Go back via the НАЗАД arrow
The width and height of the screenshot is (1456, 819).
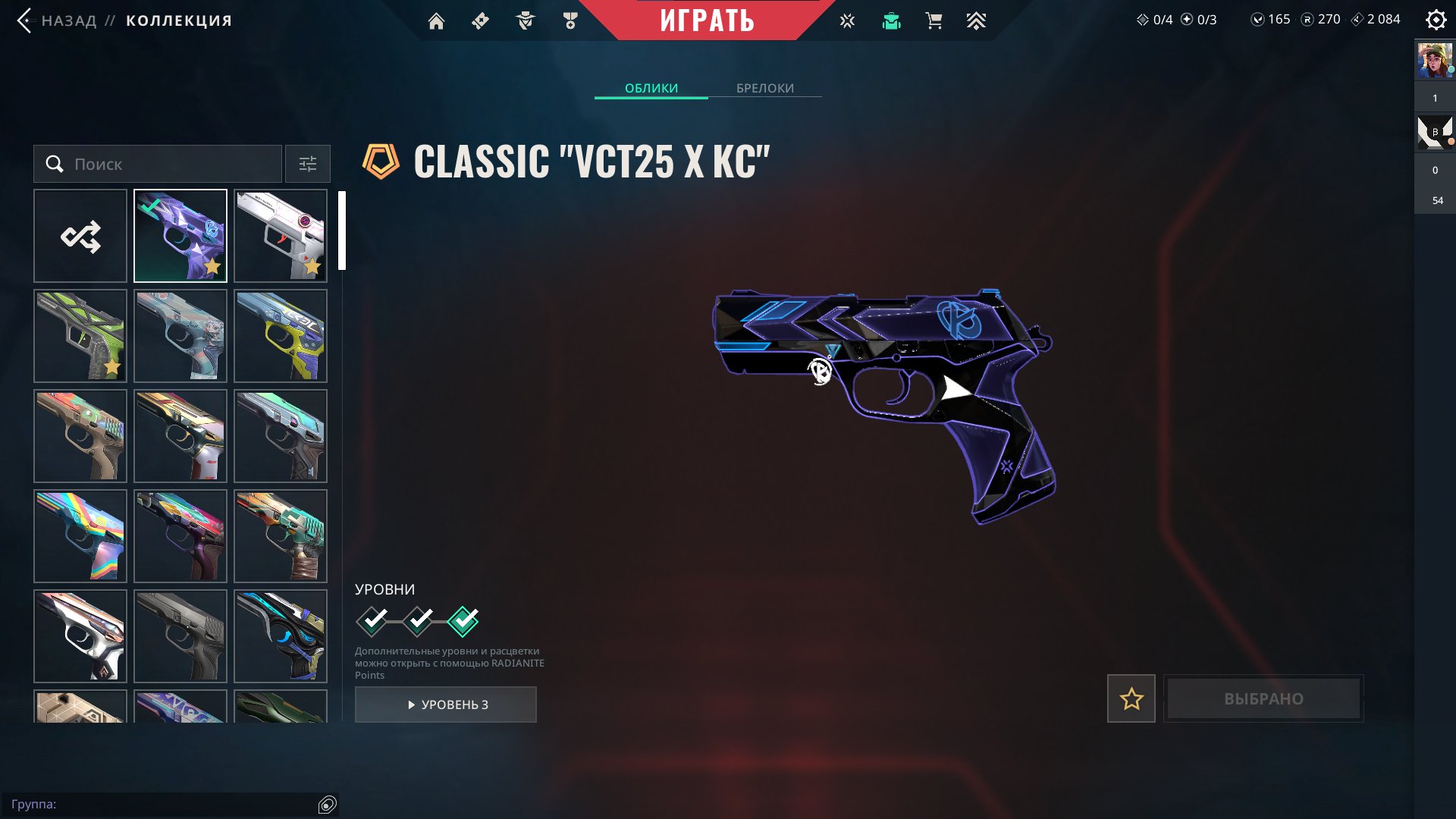click(x=26, y=20)
